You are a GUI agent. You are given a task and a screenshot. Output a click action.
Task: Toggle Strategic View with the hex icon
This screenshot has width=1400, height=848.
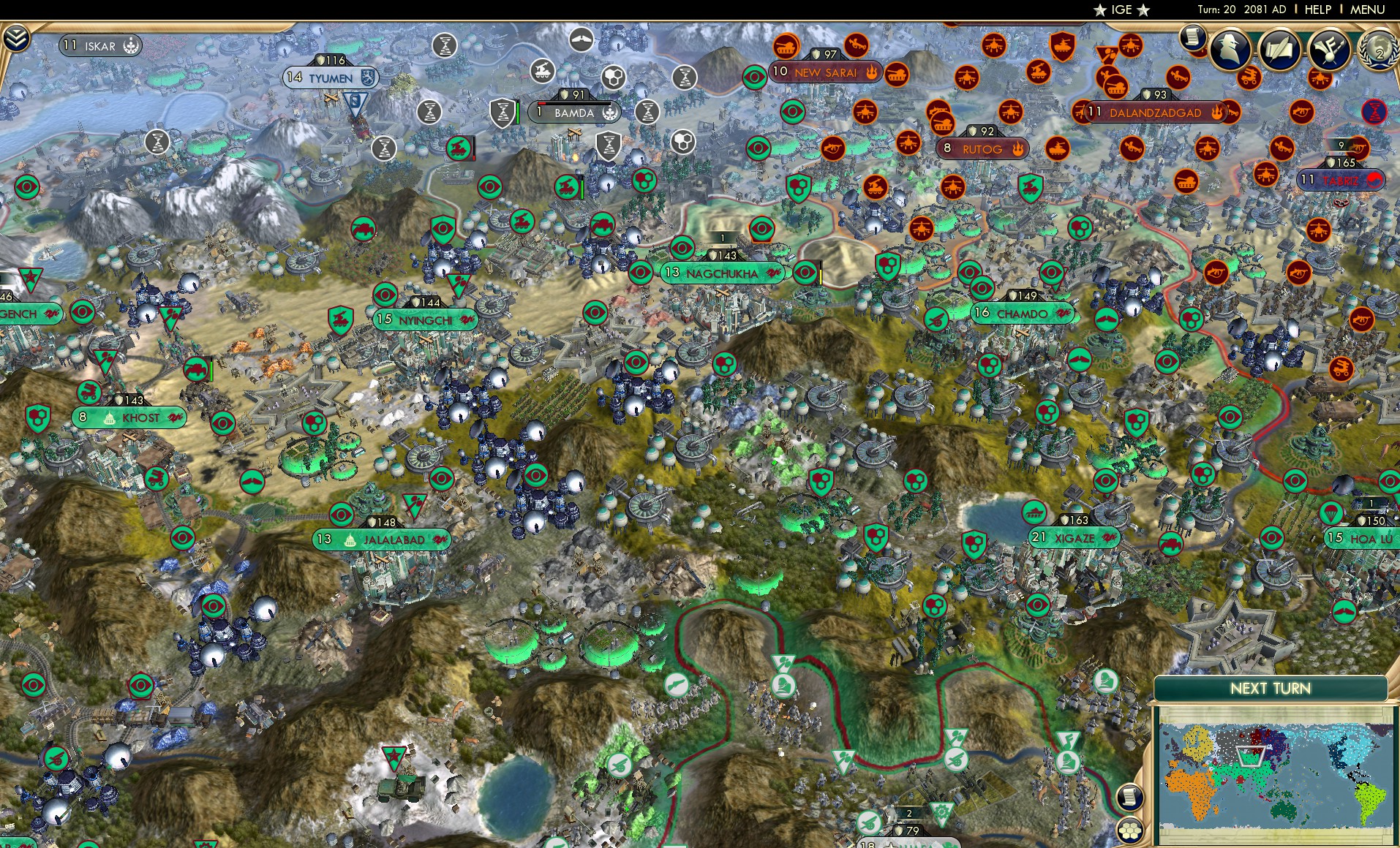(x=1129, y=830)
